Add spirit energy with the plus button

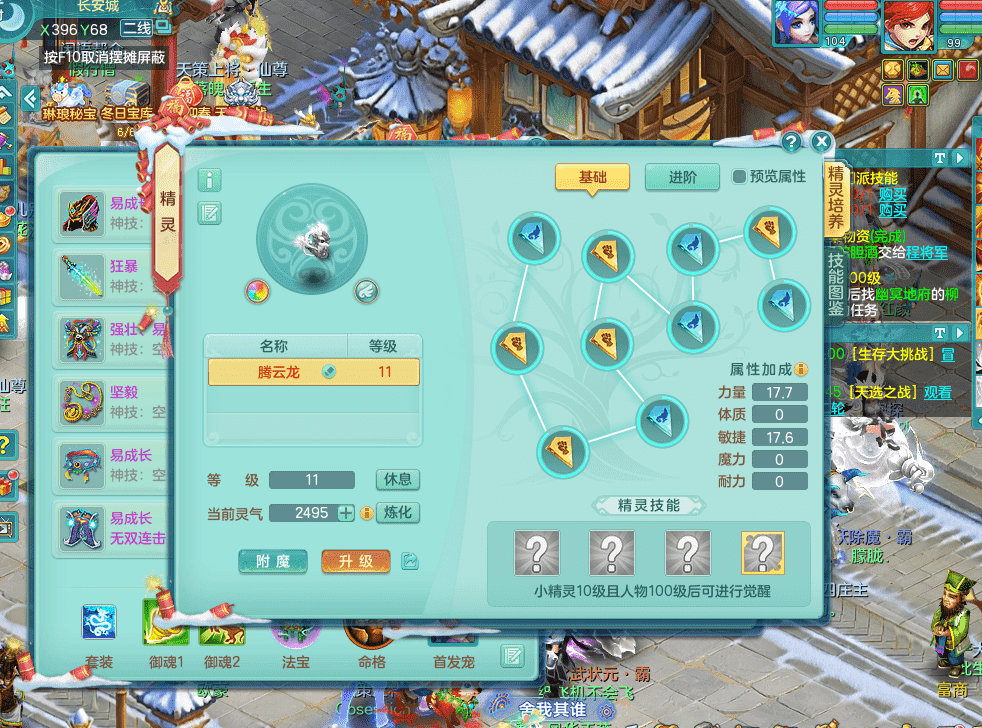[x=346, y=513]
